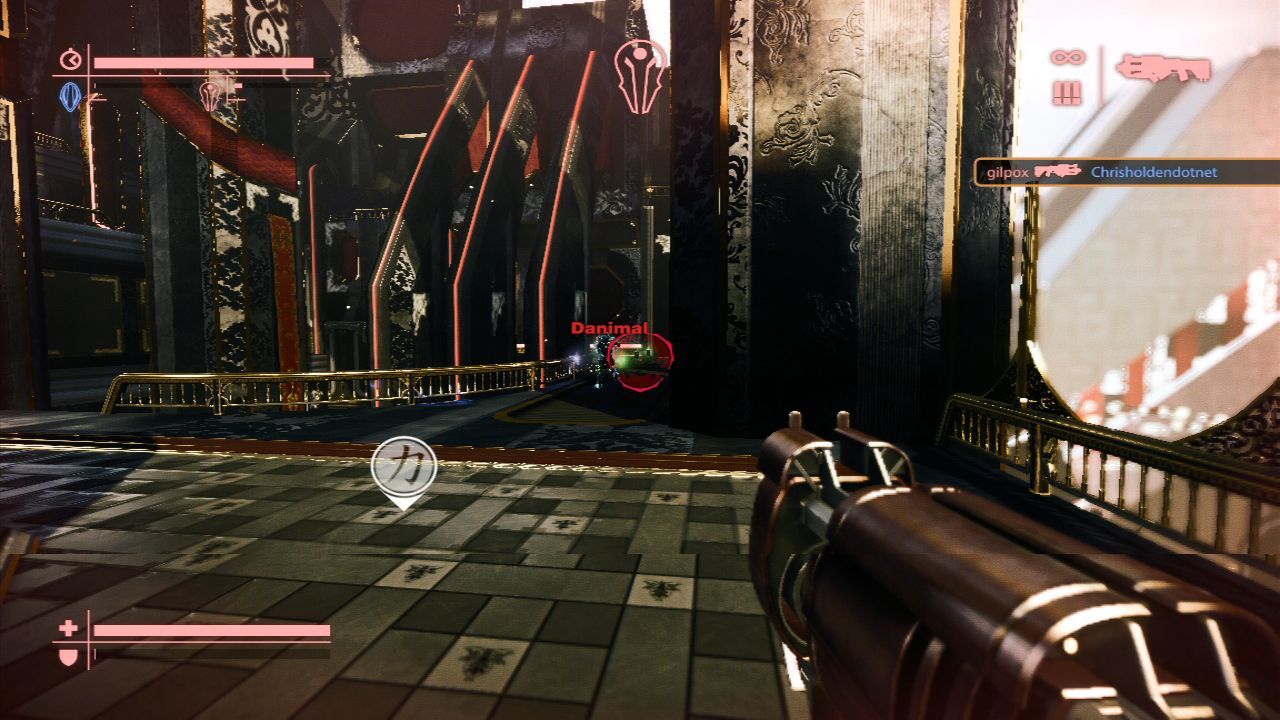Click the health cross icon
The image size is (1280, 720).
68,629
